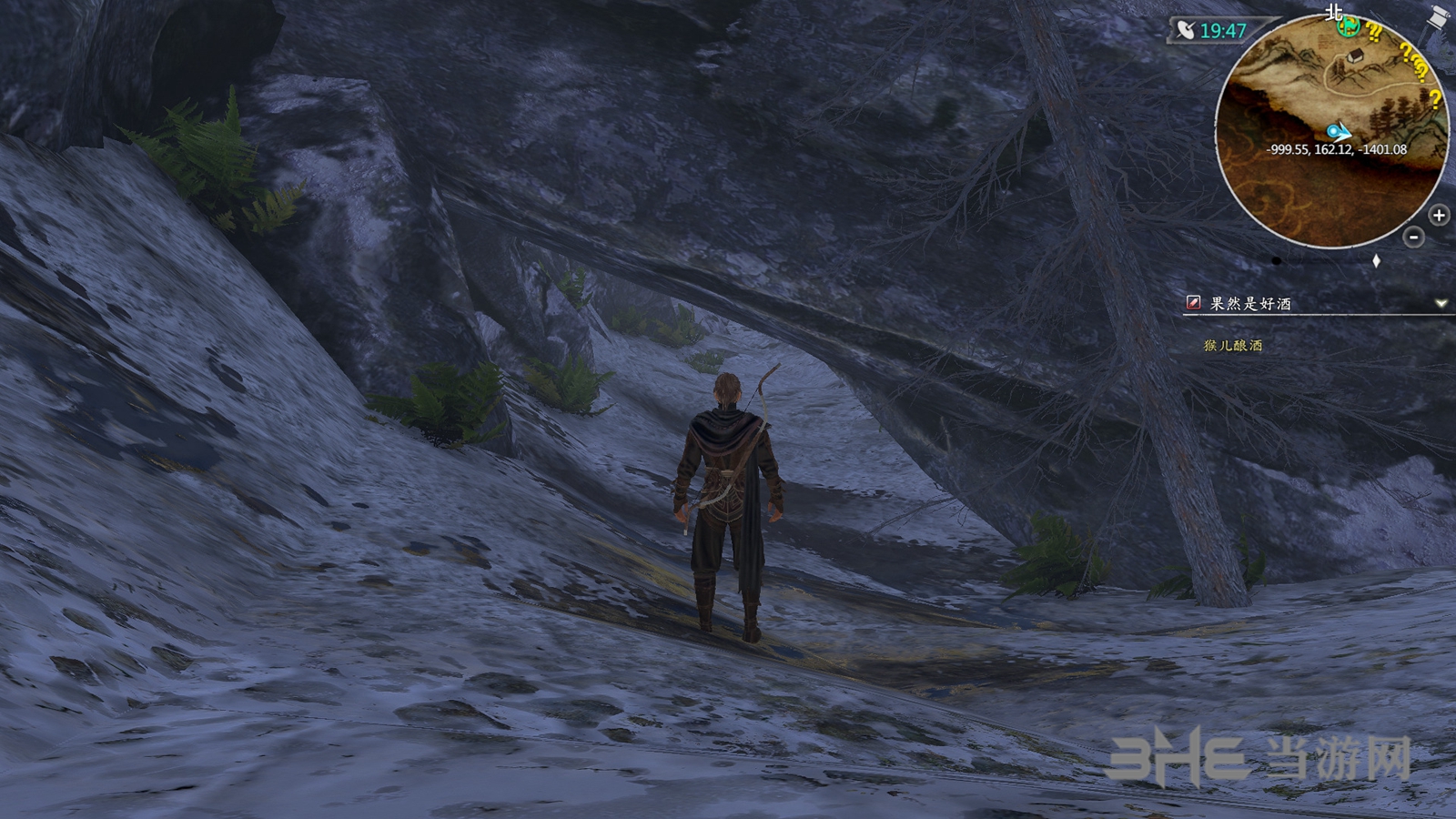
Task: Click the circular minimap
Action: (x=1332, y=136)
